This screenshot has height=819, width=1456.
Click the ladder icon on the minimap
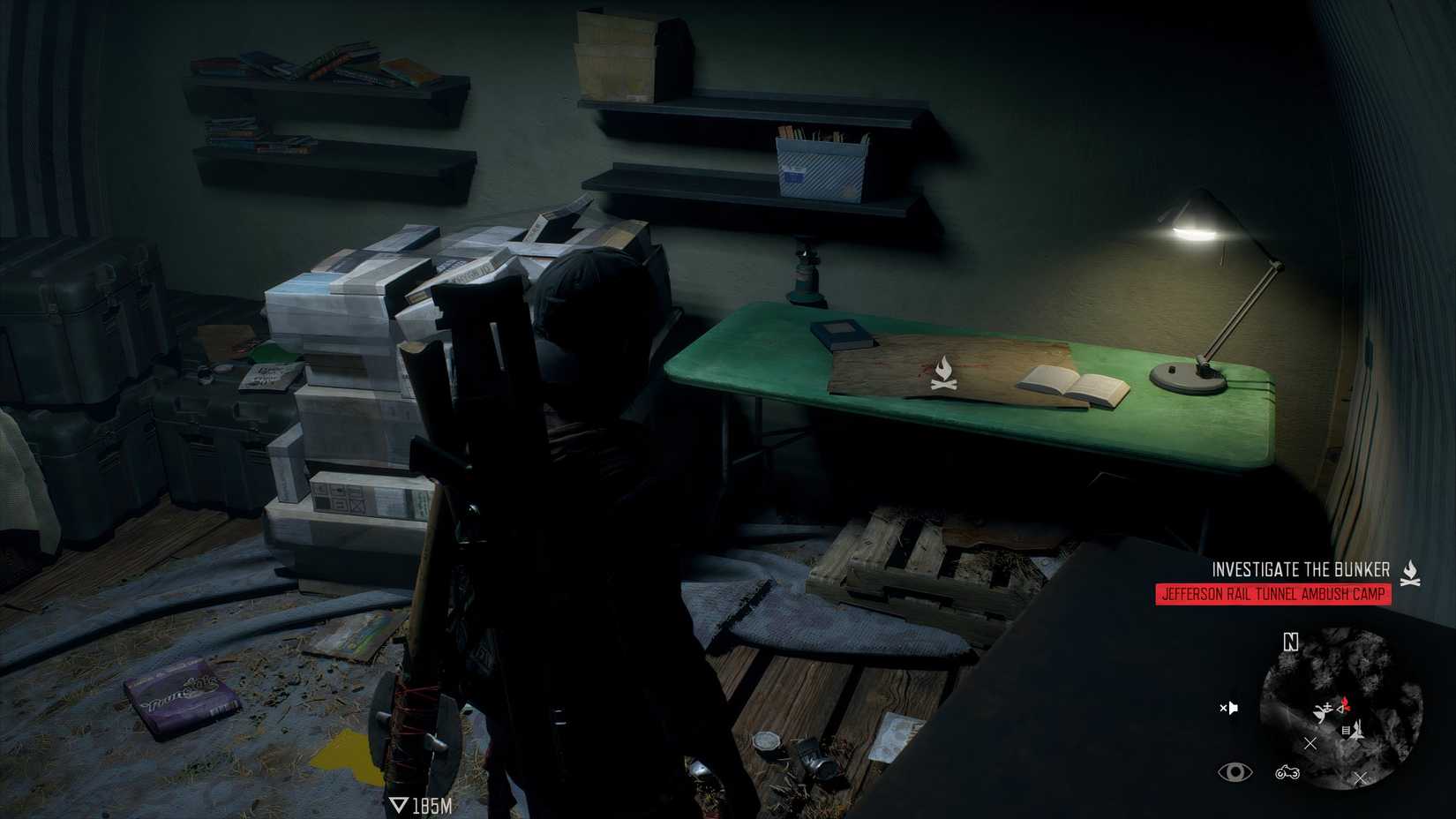pos(1346,730)
